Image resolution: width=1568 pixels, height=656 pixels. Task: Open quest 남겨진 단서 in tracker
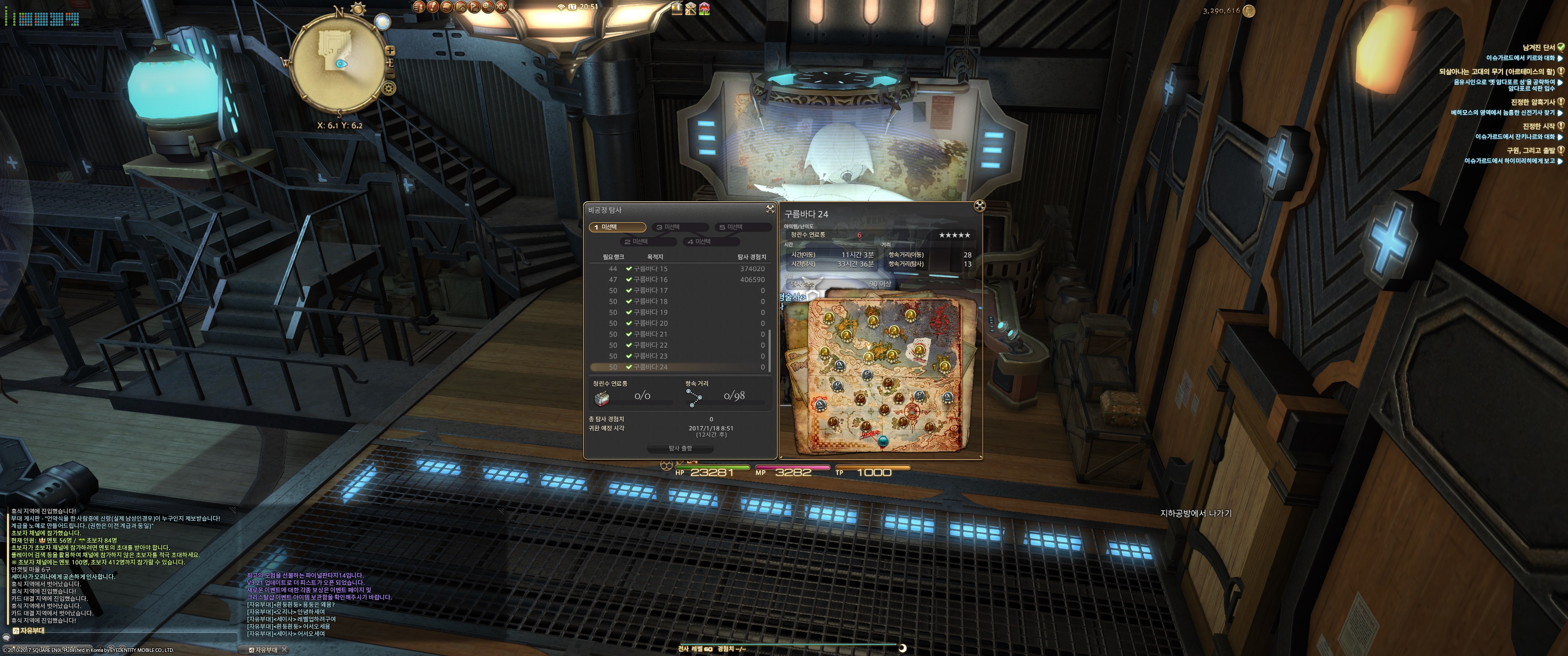click(x=1538, y=47)
